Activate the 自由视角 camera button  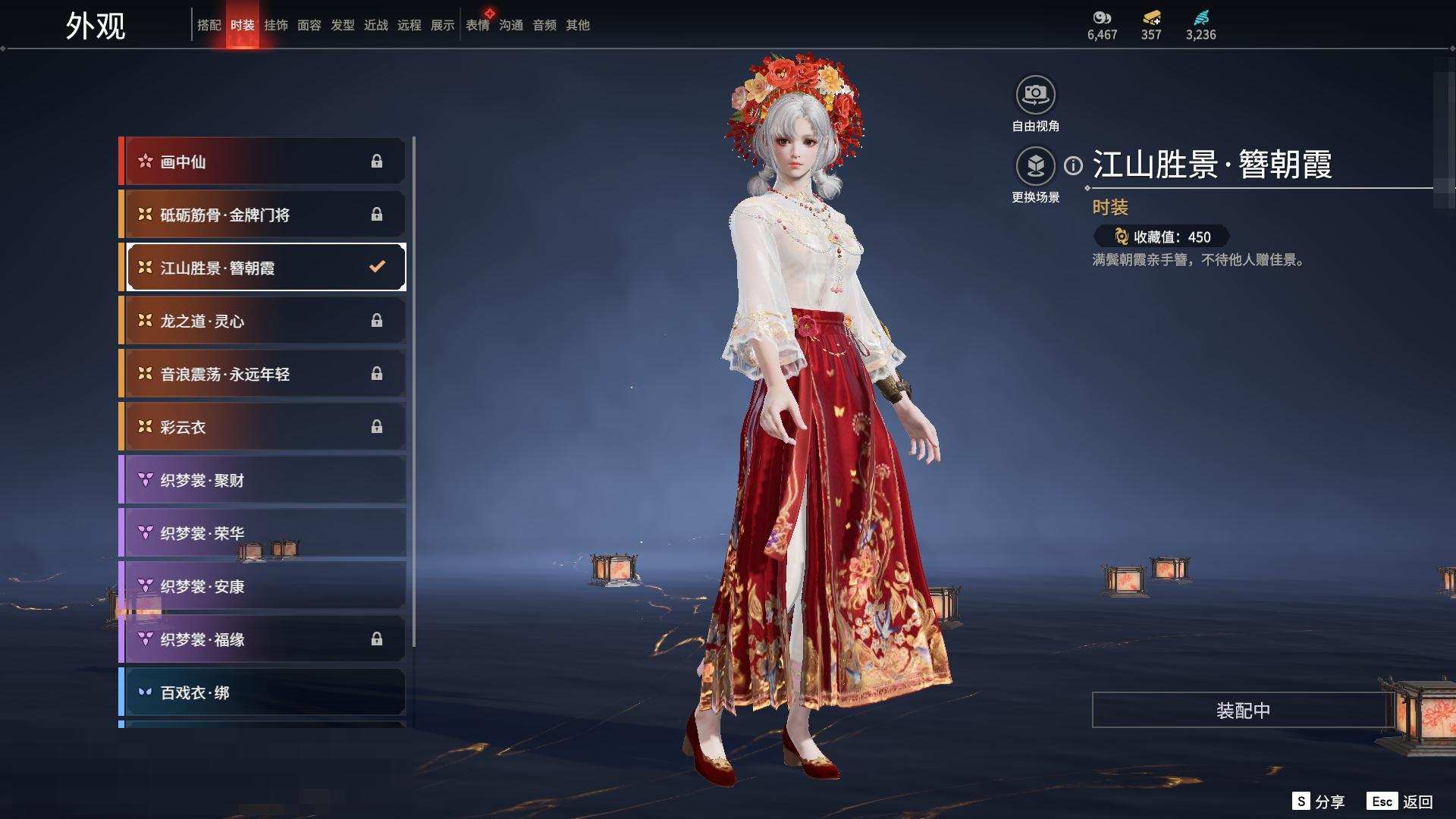1035,96
